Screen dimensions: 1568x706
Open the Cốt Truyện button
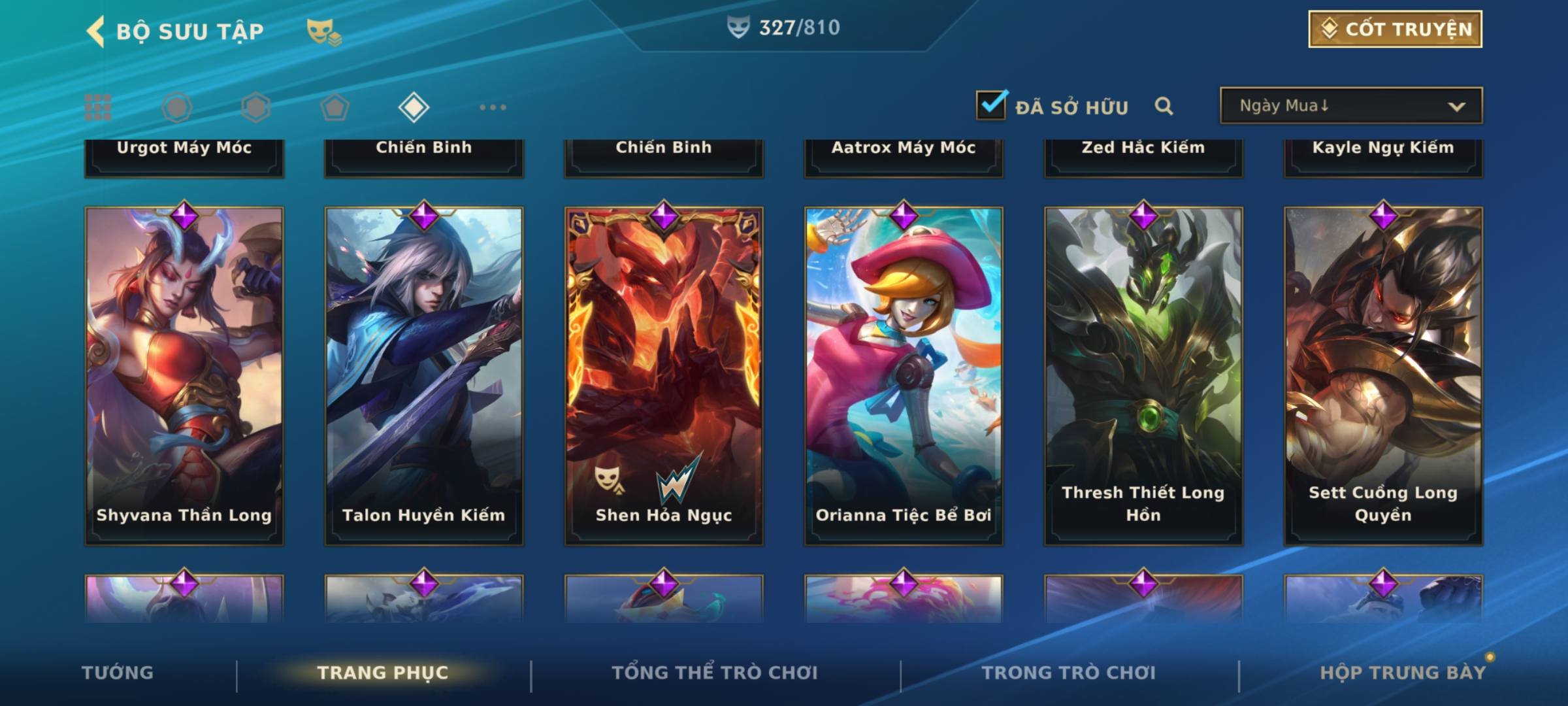pyautogui.click(x=1394, y=29)
